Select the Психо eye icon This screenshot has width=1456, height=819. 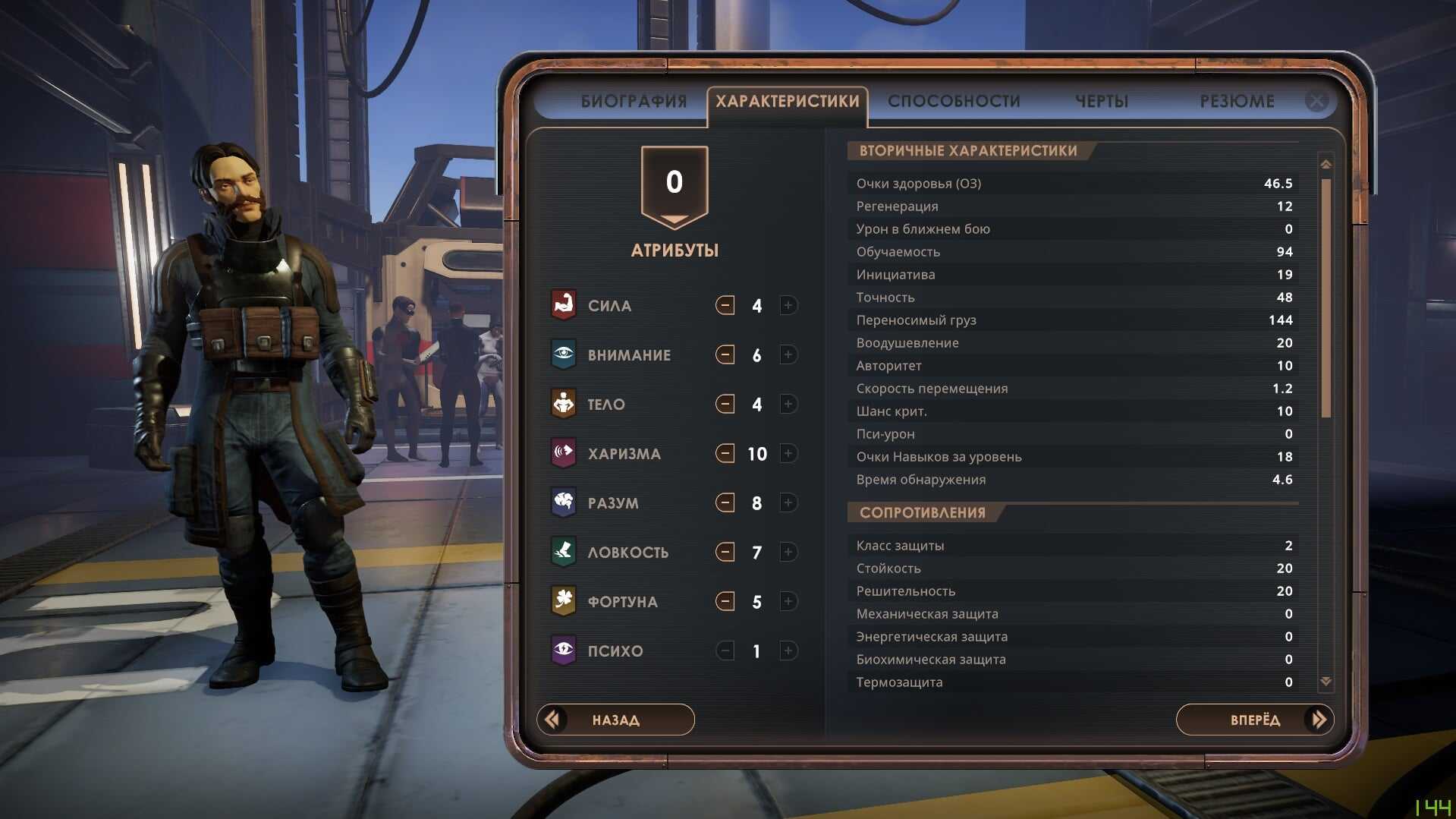[x=563, y=650]
